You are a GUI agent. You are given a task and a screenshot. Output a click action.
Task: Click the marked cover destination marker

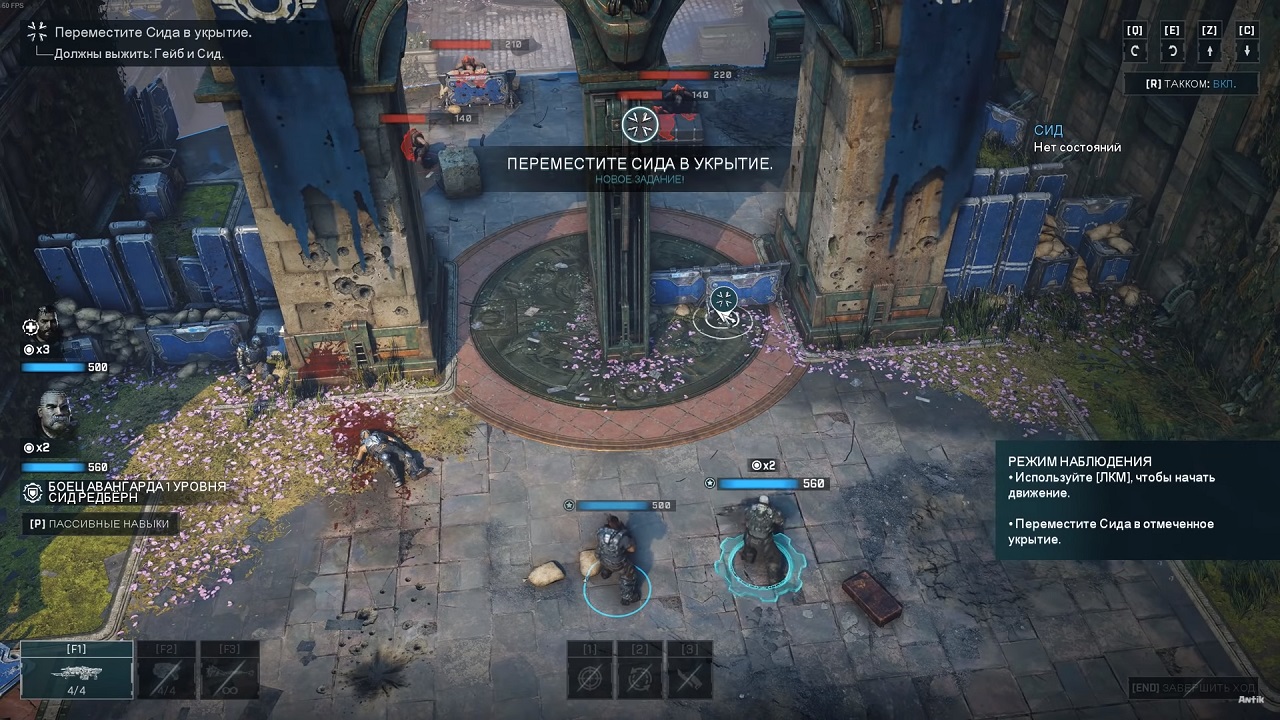(723, 300)
